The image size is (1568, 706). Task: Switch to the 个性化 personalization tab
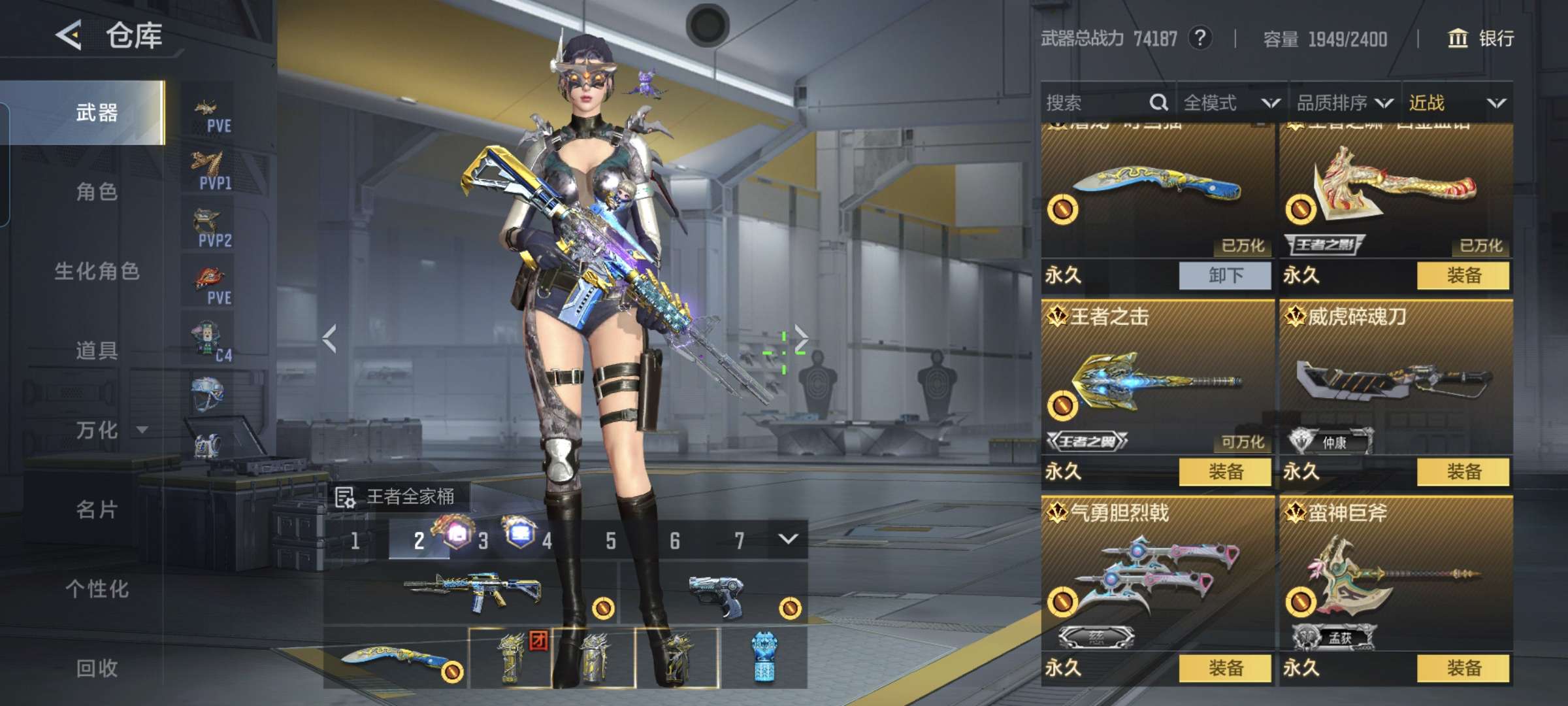coord(97,589)
